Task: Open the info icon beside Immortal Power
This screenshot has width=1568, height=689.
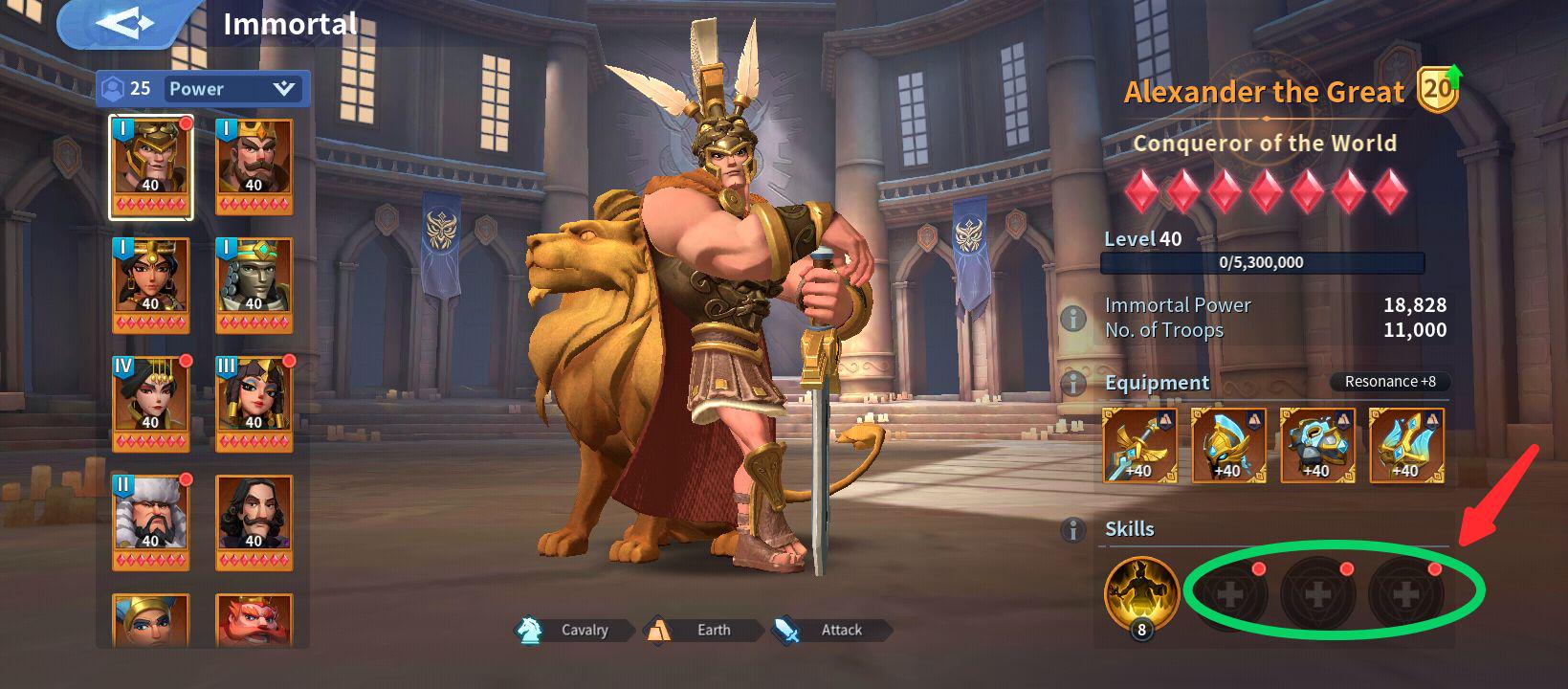Action: coord(1073,318)
